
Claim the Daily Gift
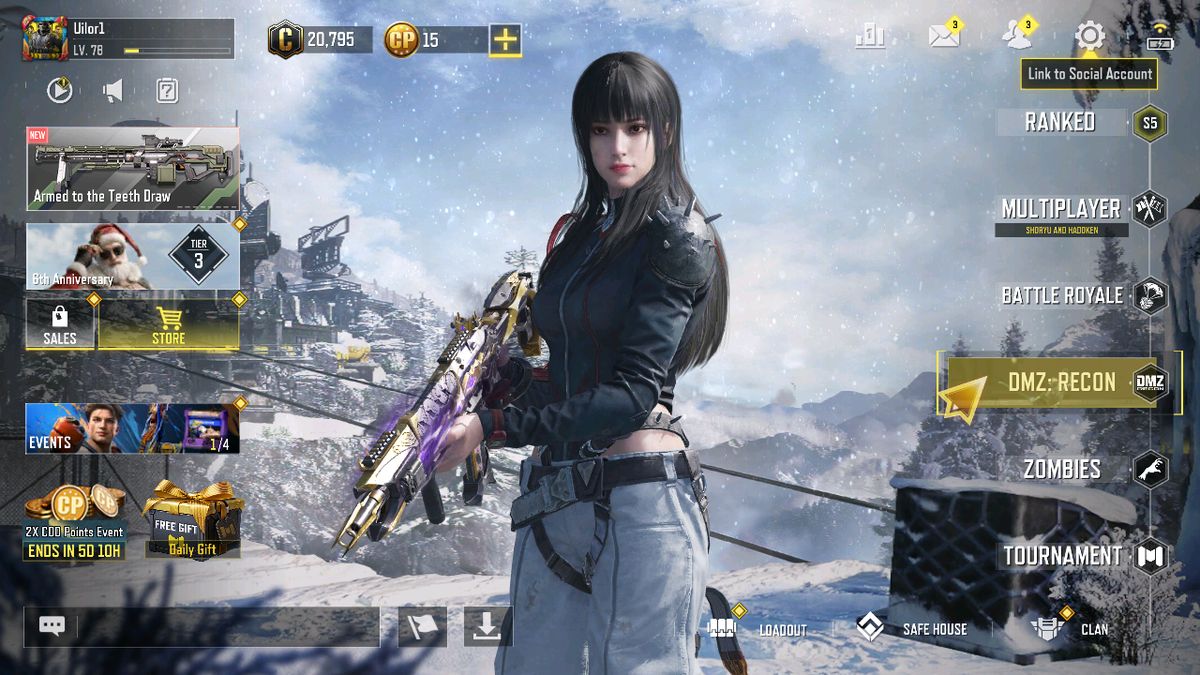coord(193,520)
